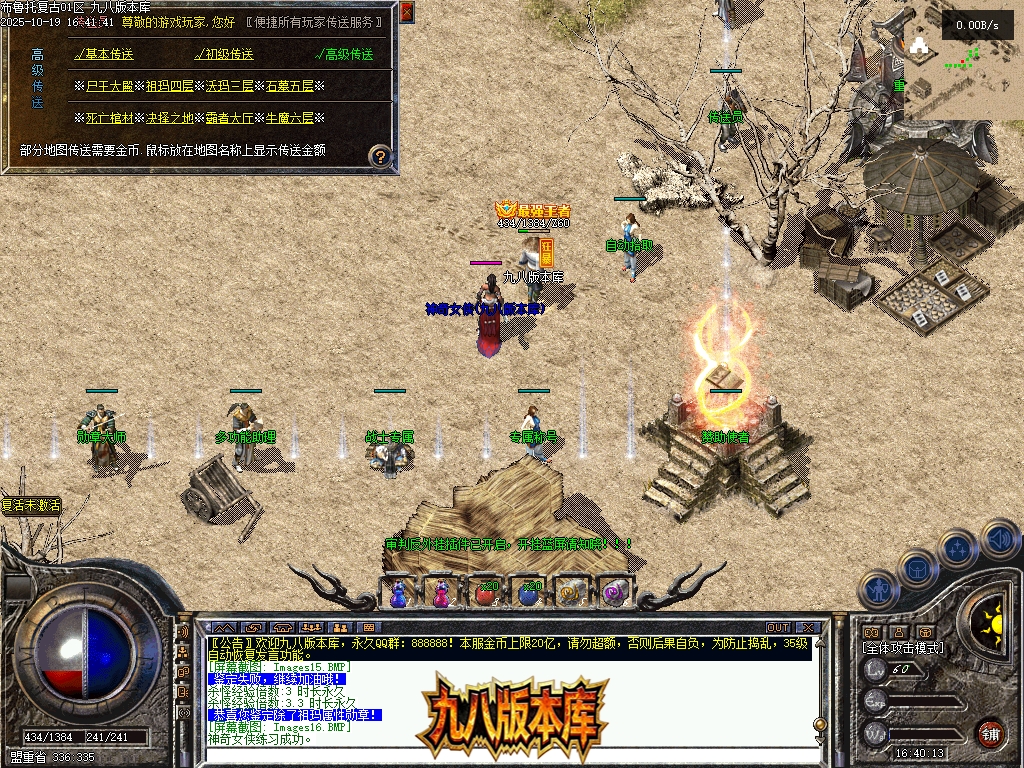This screenshot has height=768, width=1024.
Task: Teleport to 死亡棺材
Action: tap(109, 118)
